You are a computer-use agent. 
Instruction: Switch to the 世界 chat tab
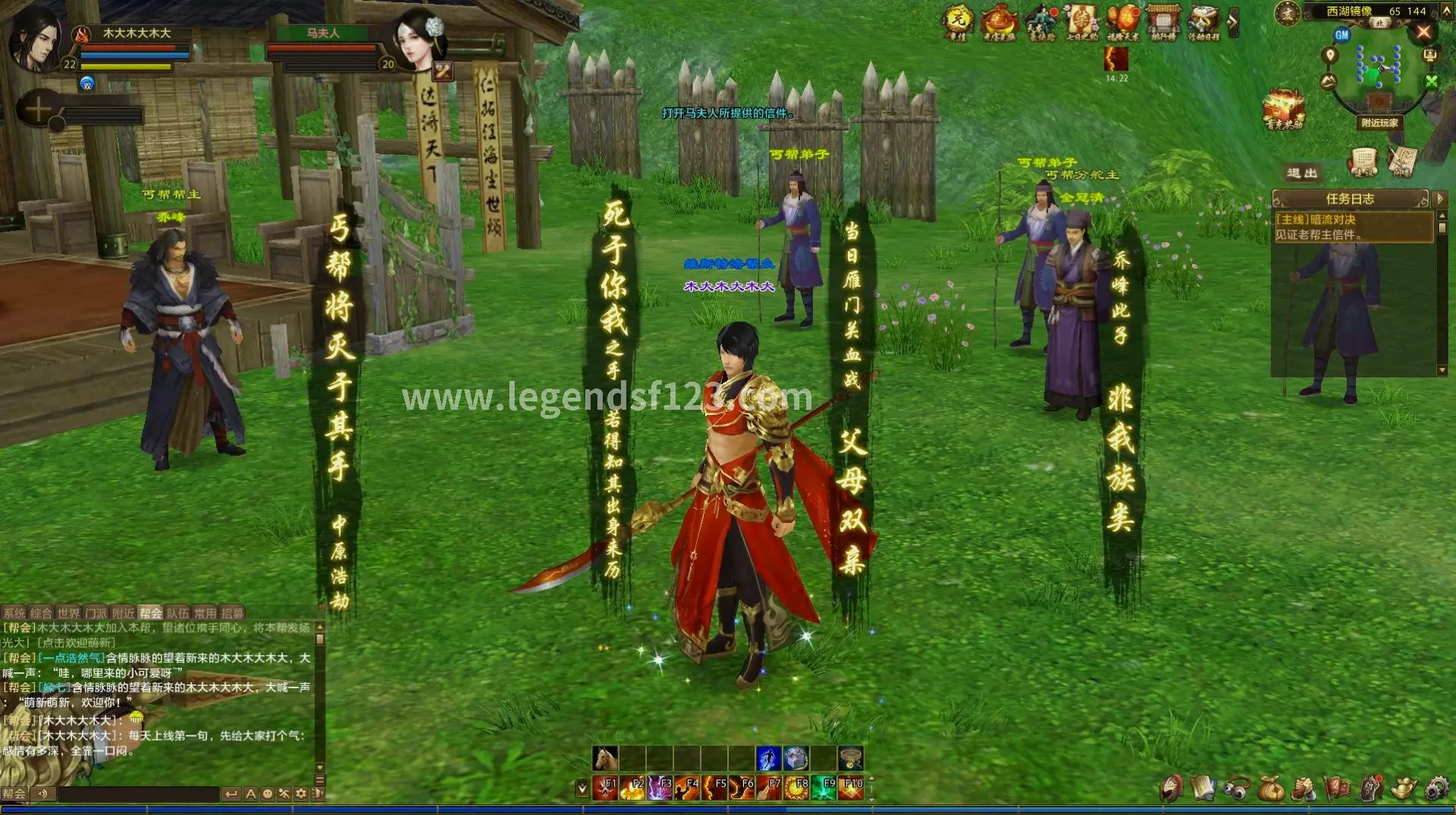[x=68, y=613]
